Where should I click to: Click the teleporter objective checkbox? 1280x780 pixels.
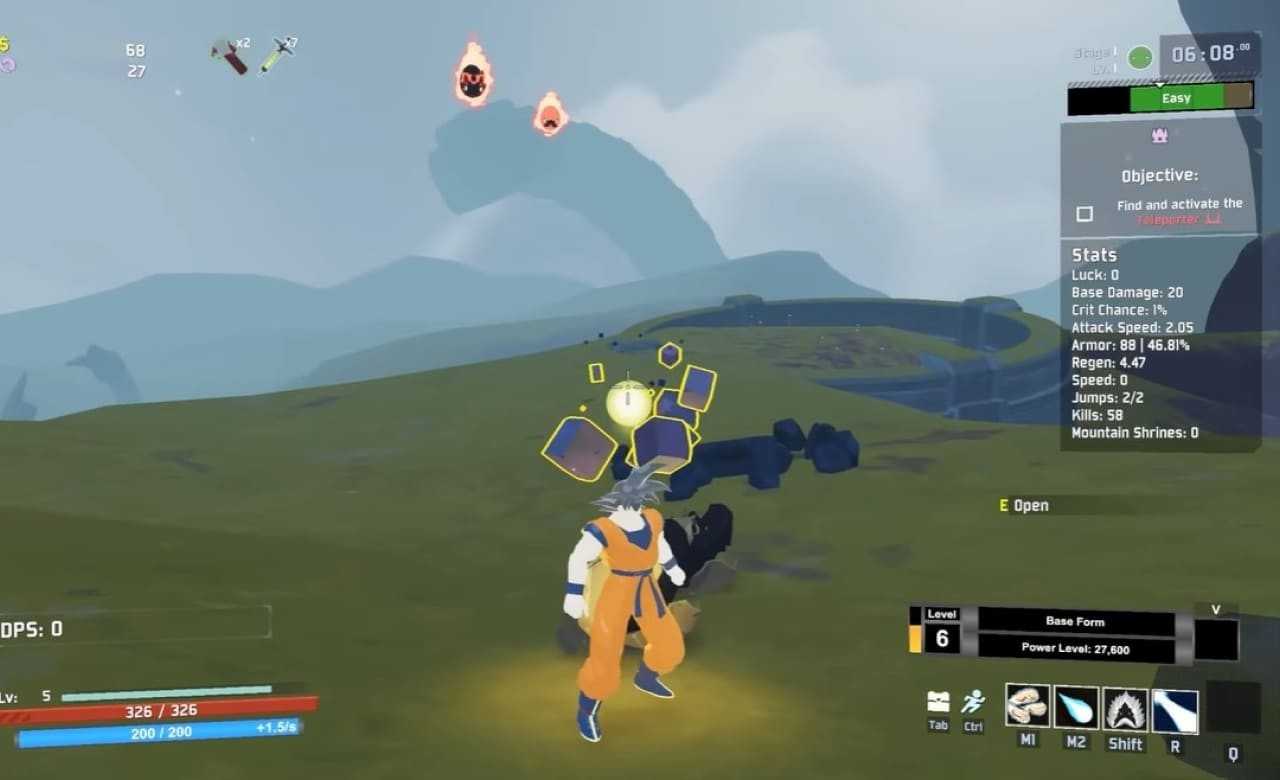1084,213
